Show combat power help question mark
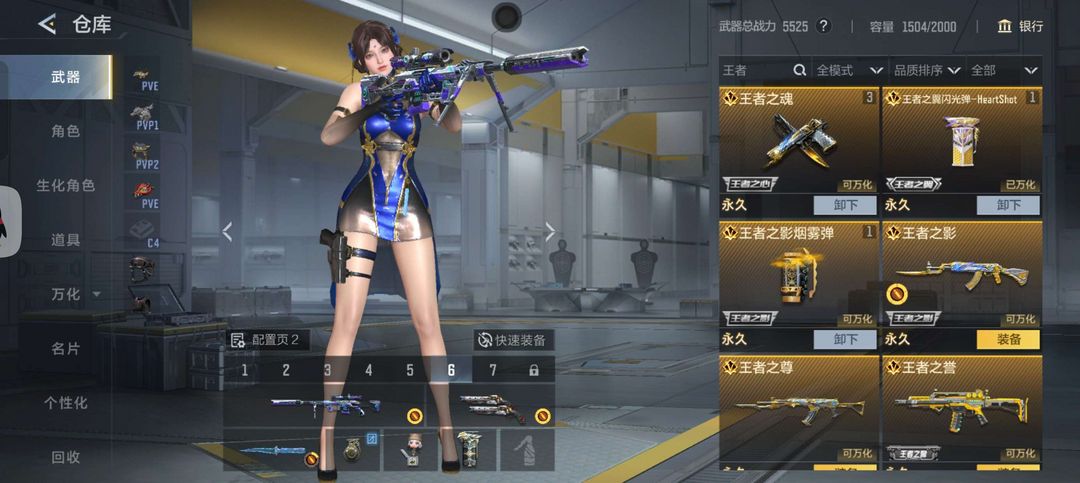This screenshot has height=483, width=1080. (x=823, y=26)
